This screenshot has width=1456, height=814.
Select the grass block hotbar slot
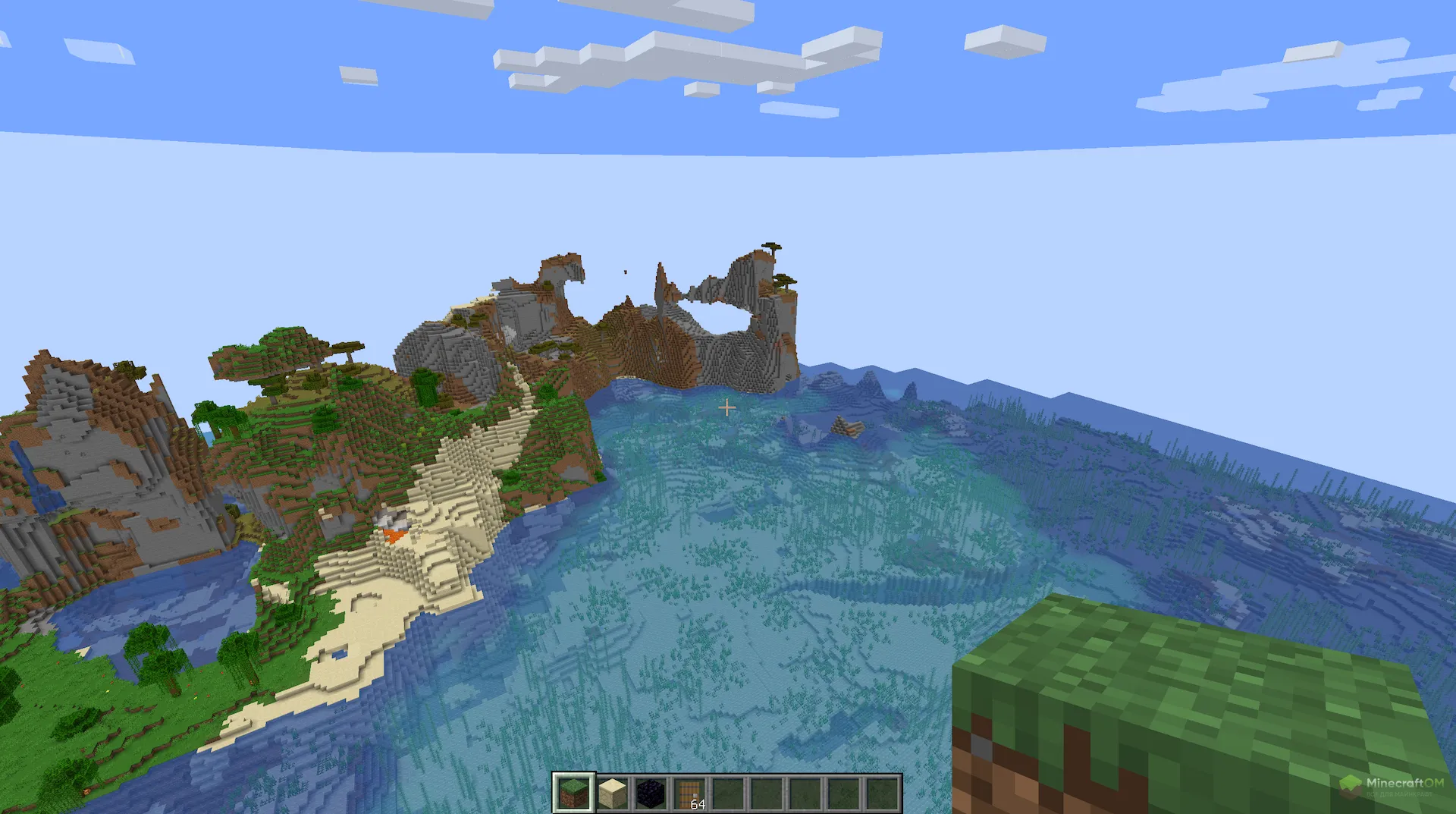(x=573, y=794)
